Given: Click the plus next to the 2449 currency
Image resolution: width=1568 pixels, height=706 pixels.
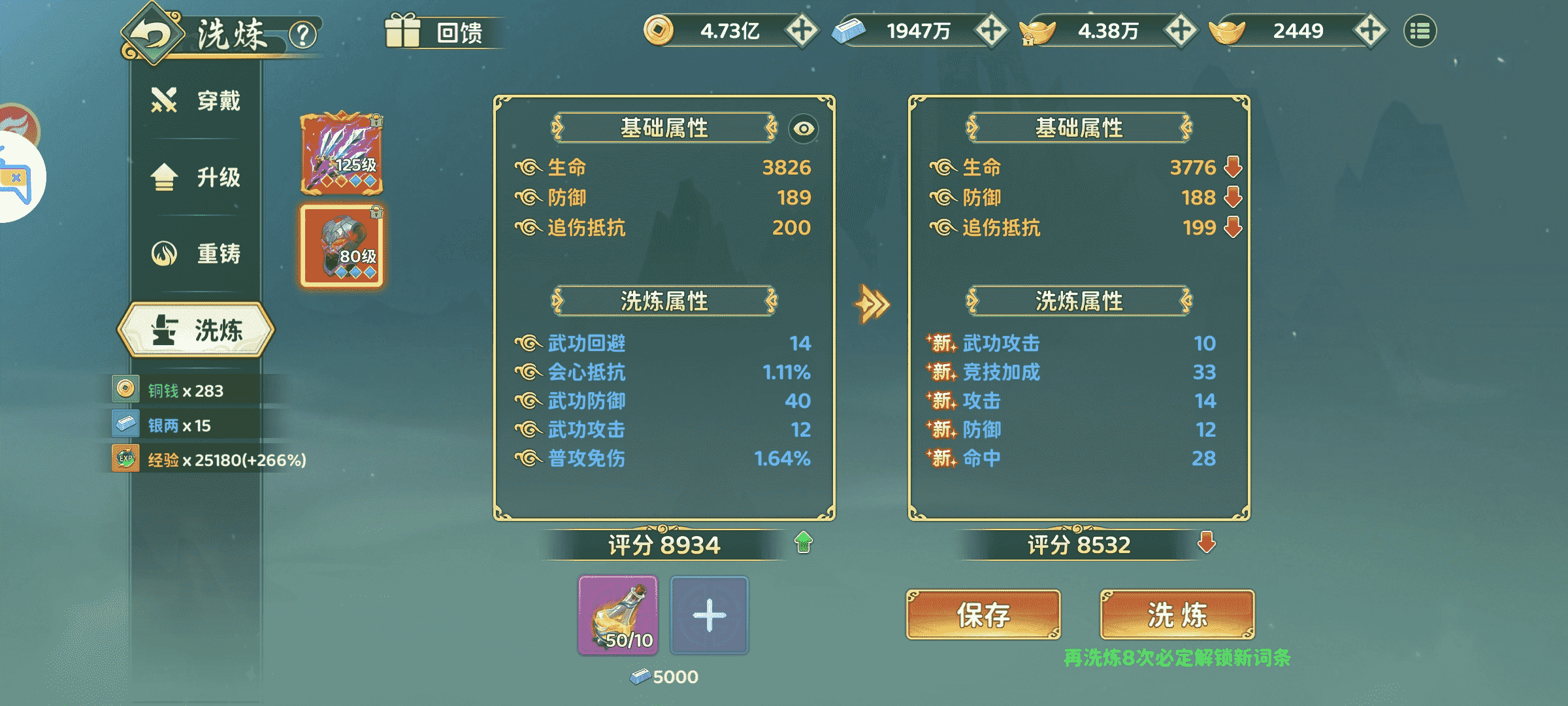Looking at the screenshot, I should (1369, 31).
